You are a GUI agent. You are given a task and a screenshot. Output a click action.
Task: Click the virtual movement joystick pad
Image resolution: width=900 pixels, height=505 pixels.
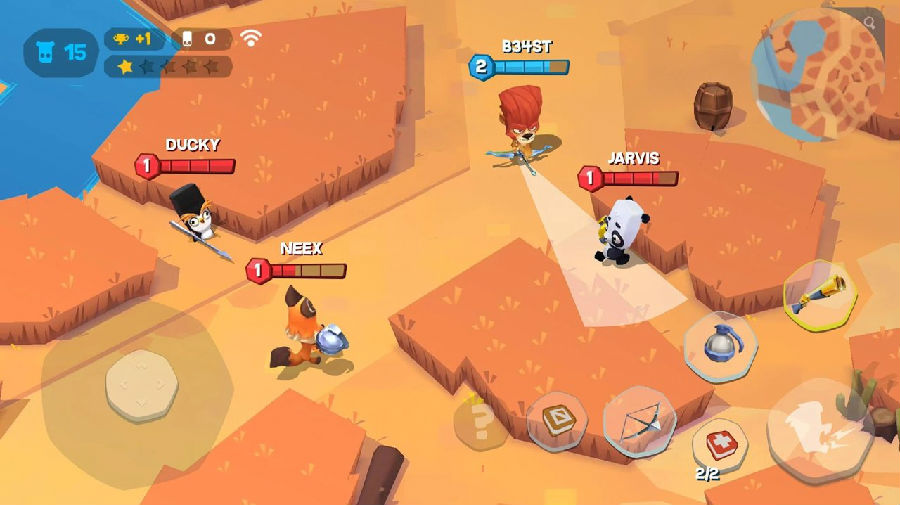click(x=141, y=385)
